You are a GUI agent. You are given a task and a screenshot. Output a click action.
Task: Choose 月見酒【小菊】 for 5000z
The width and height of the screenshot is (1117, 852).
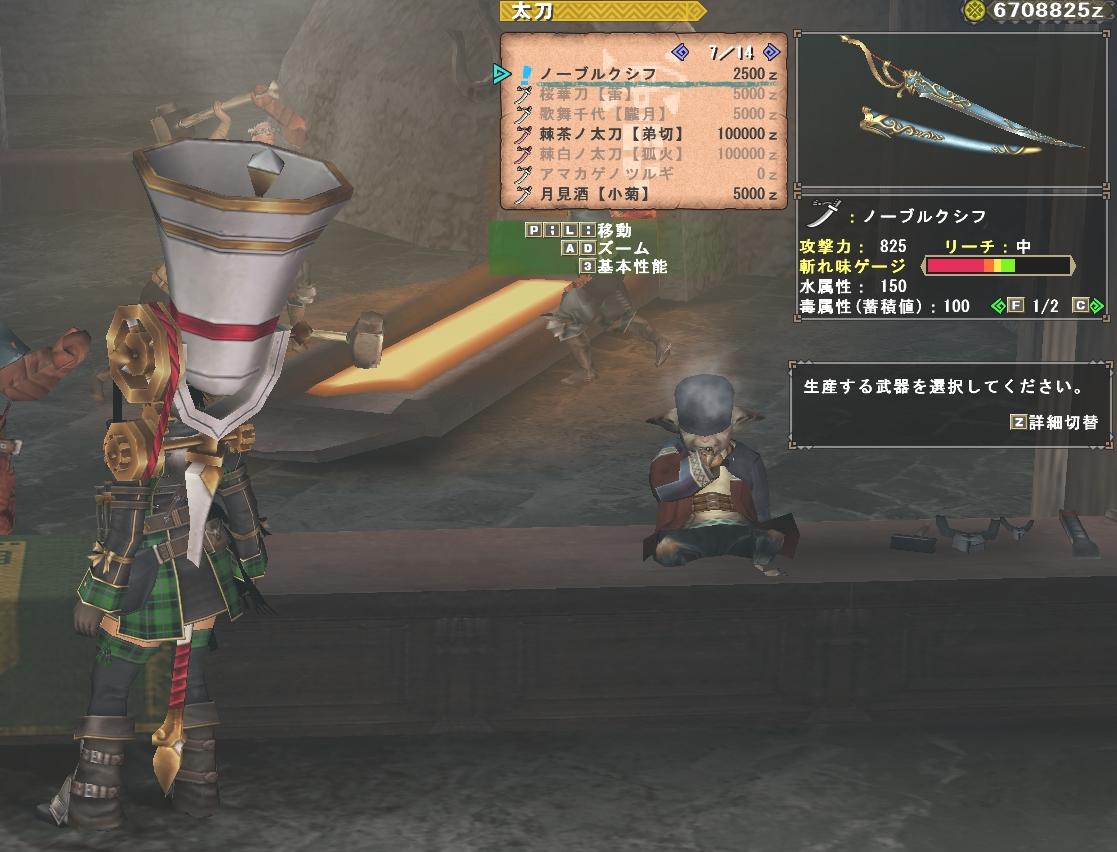pos(594,195)
